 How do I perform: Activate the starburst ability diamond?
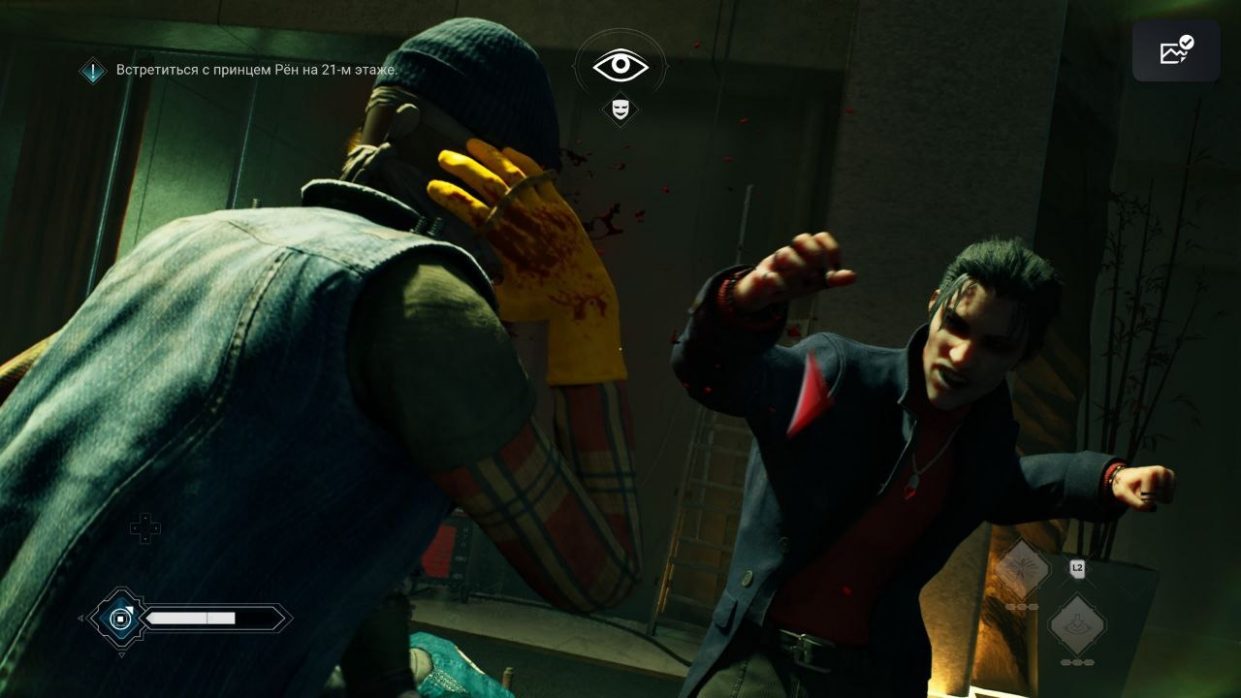pyautogui.click(x=1022, y=571)
